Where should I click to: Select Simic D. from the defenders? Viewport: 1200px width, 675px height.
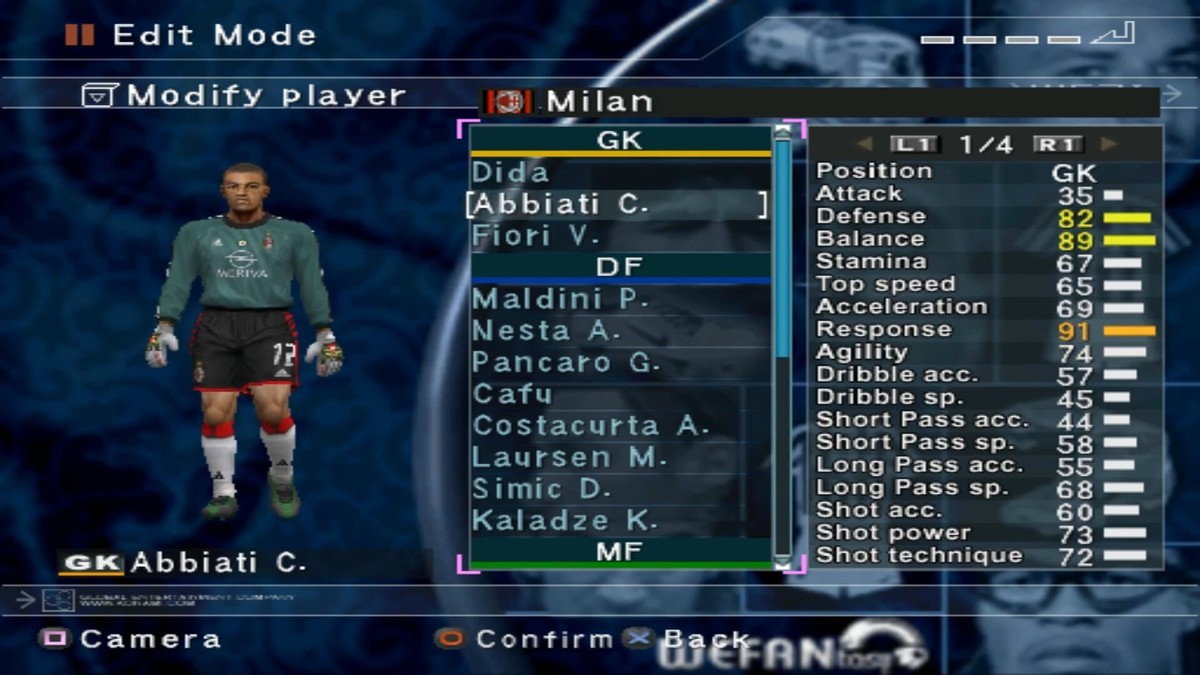coord(541,490)
